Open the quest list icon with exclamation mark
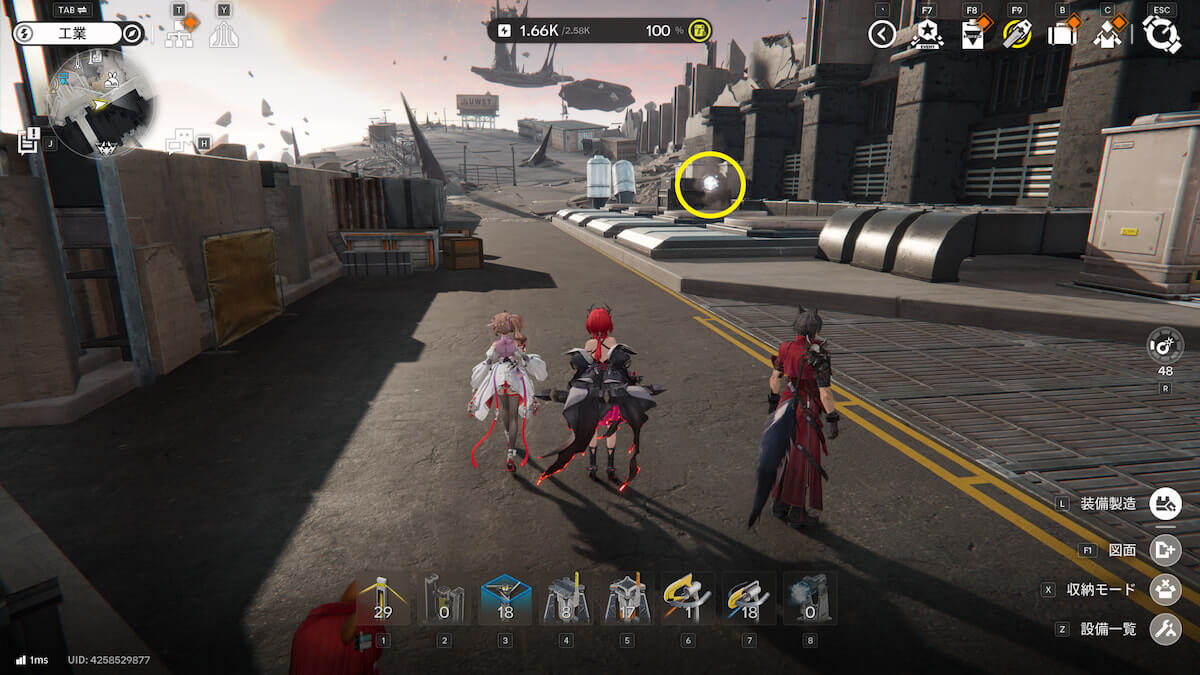 (28, 141)
